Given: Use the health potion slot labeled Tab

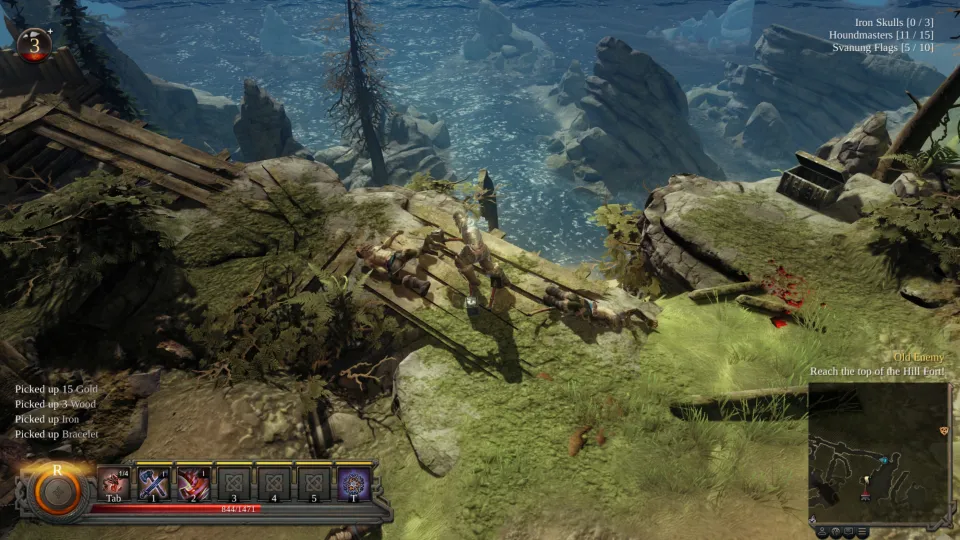Looking at the screenshot, I should click(x=113, y=484).
